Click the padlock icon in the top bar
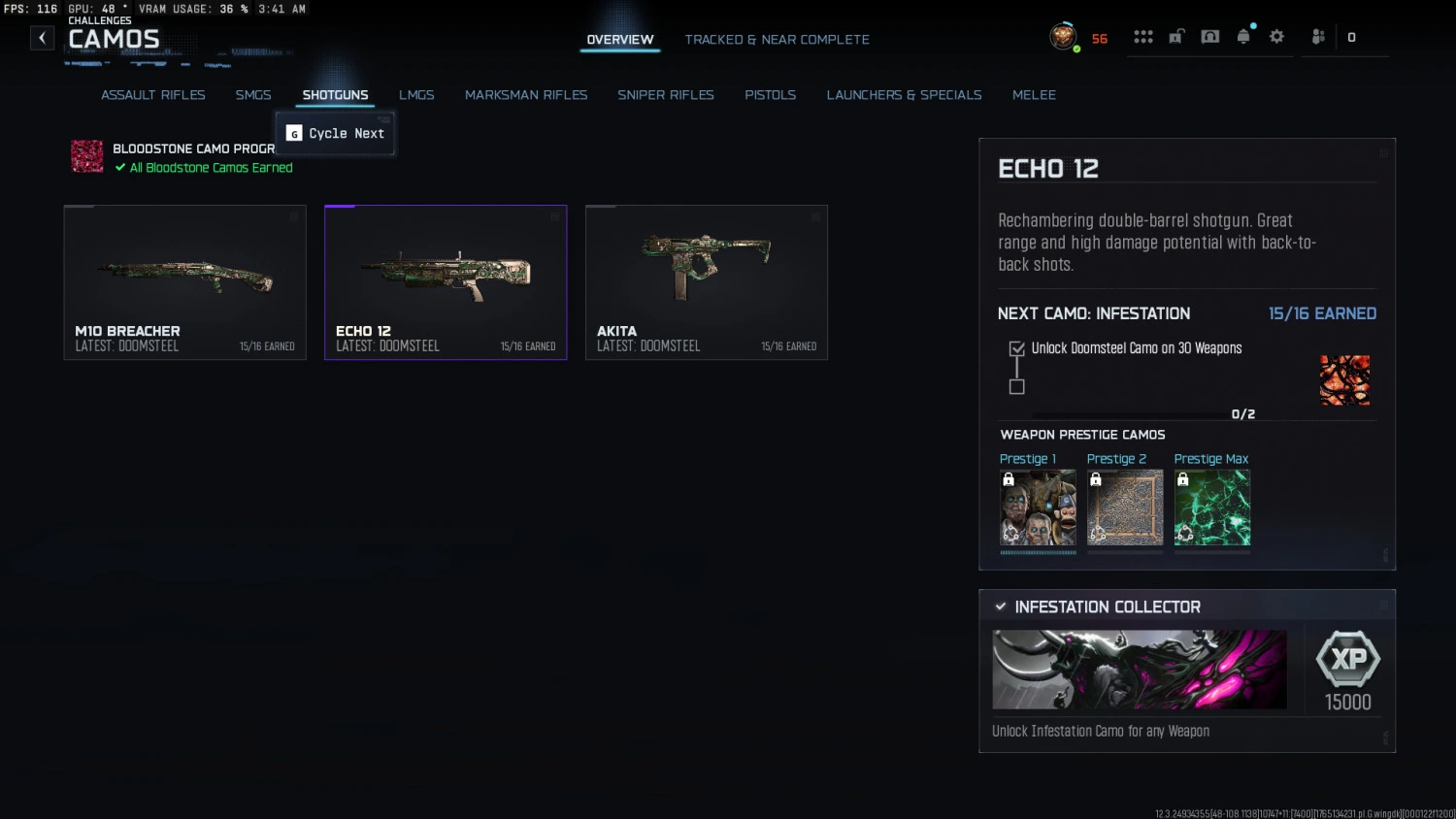Viewport: 1456px width, 819px height. (1175, 37)
